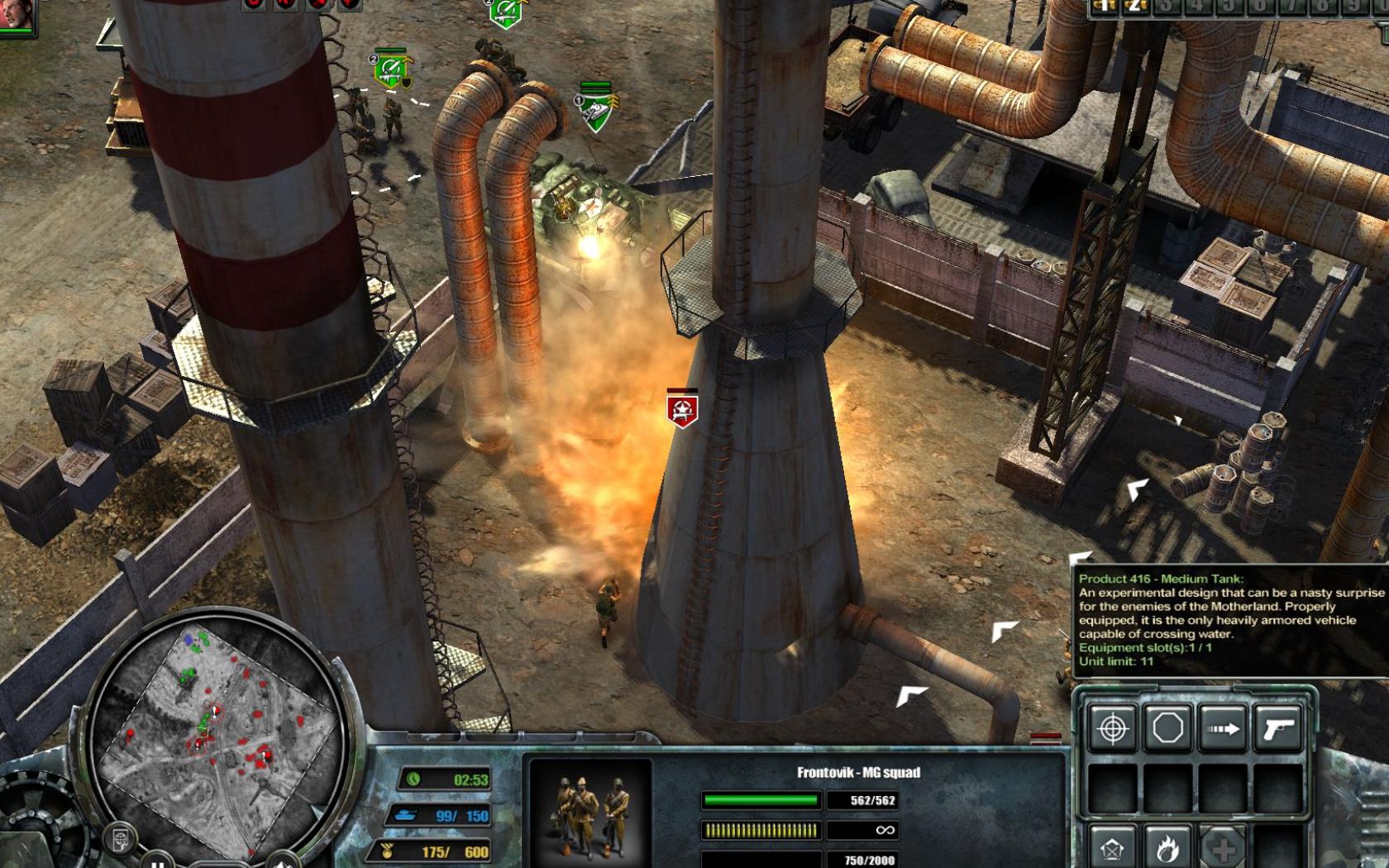Select the attack command crosshair icon
This screenshot has width=1389, height=868.
coord(1112,727)
